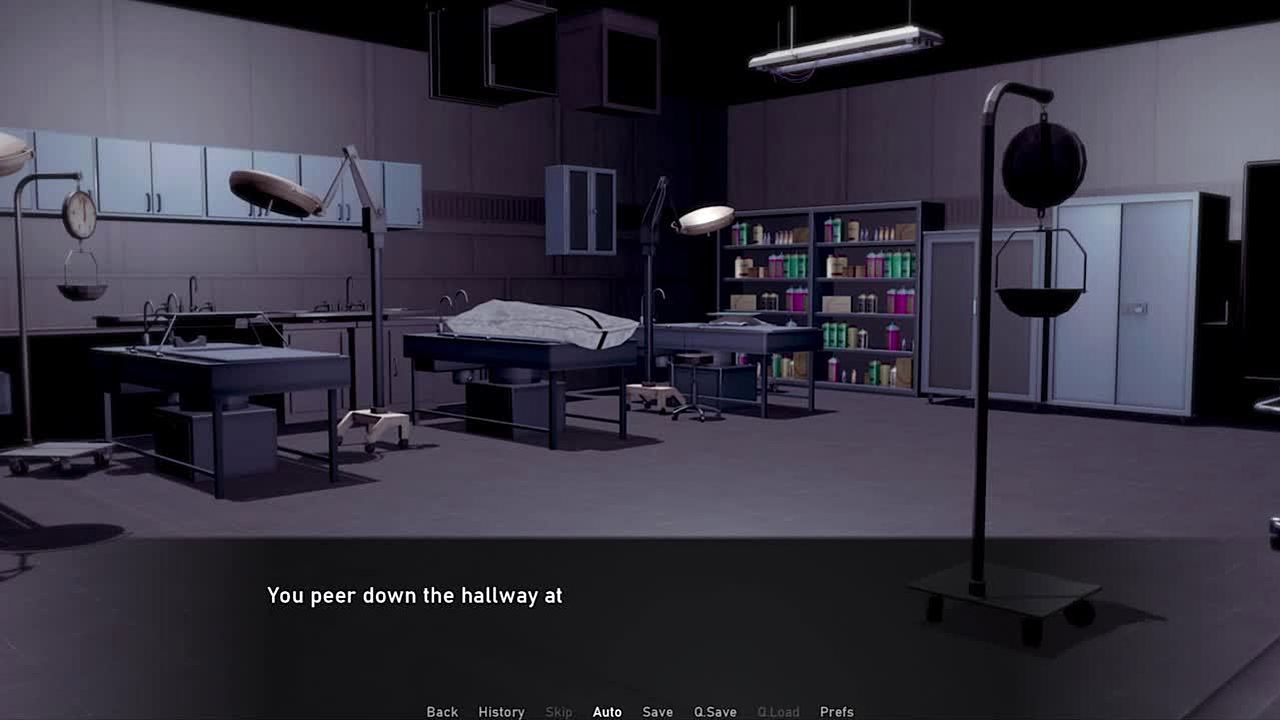1280x720 pixels.
Task: Open the Save menu
Action: [657, 712]
